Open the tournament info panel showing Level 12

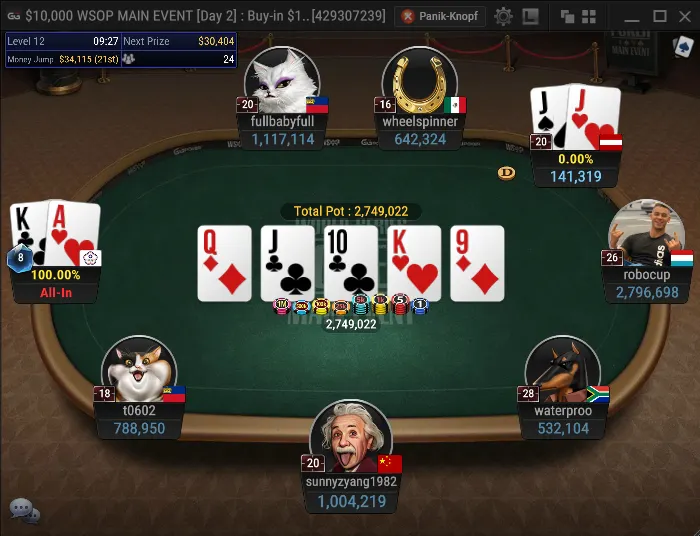pos(121,50)
